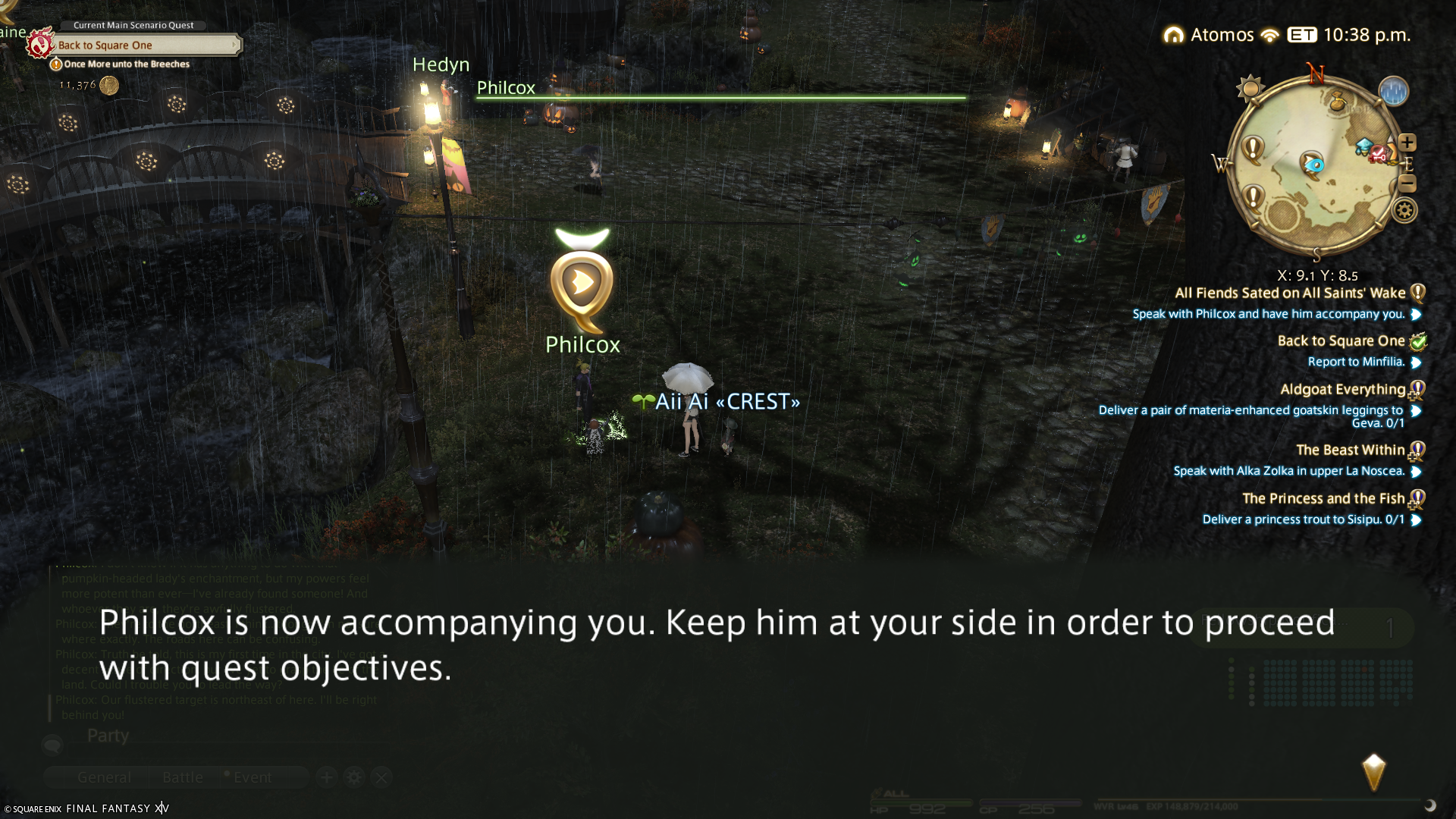The width and height of the screenshot is (1456, 819).
Task: Click the Atomos home world server info
Action: (x=1210, y=35)
